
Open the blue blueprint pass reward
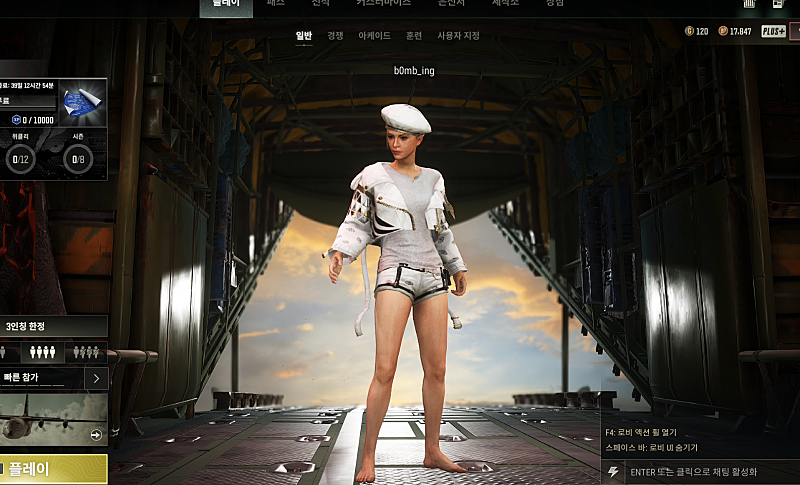82,101
